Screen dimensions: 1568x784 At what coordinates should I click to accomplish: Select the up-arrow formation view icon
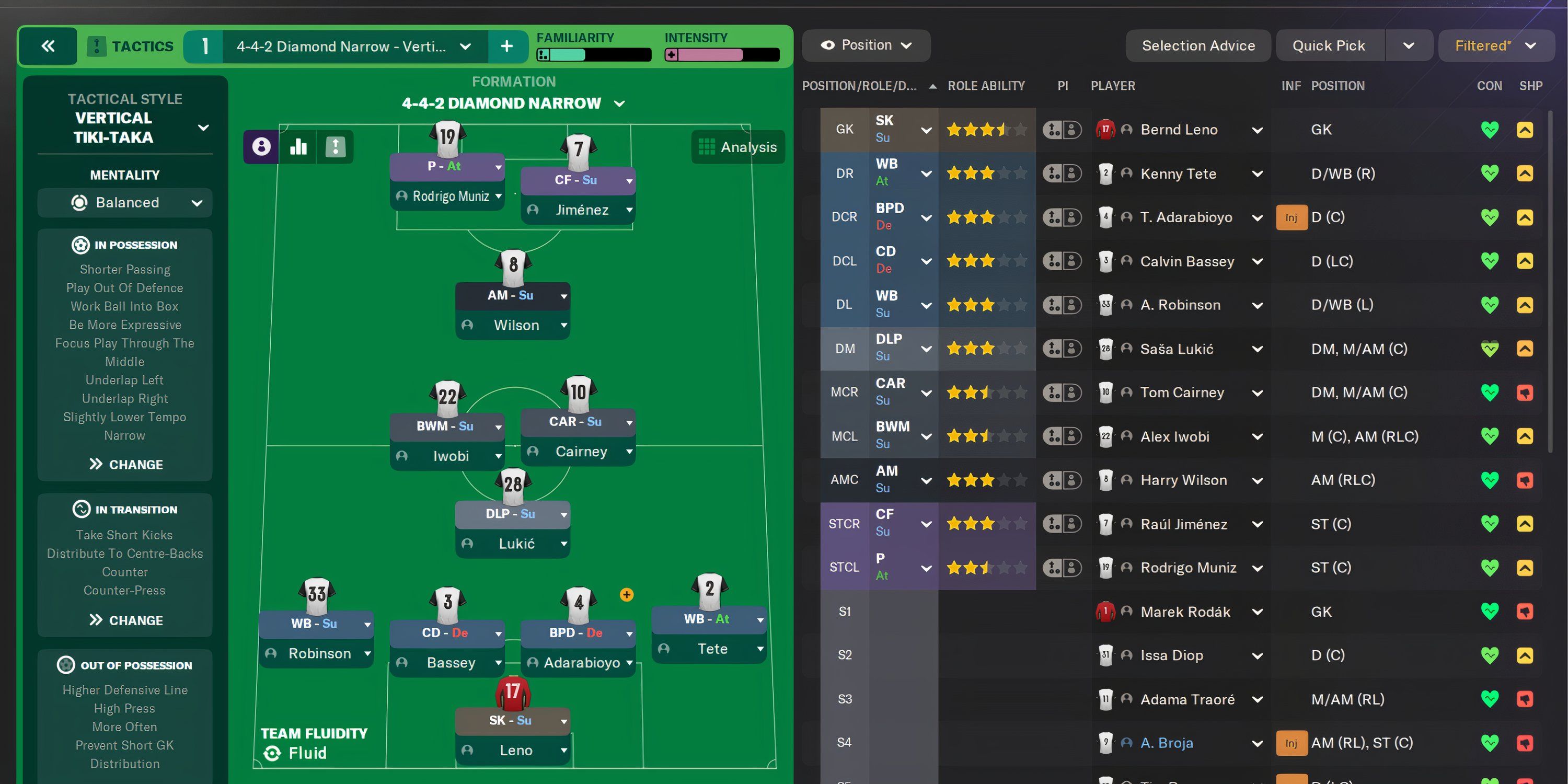335,146
